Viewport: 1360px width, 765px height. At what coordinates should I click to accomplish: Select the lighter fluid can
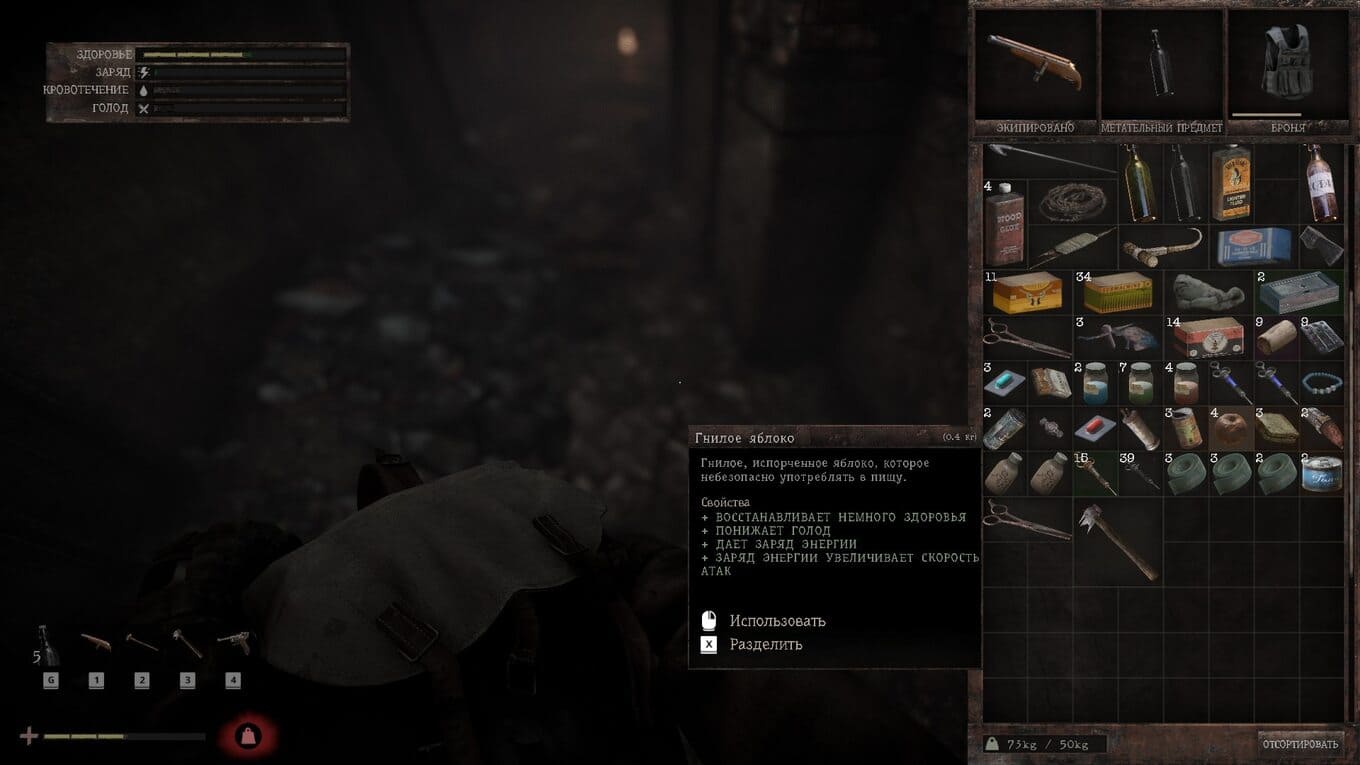[x=1231, y=181]
